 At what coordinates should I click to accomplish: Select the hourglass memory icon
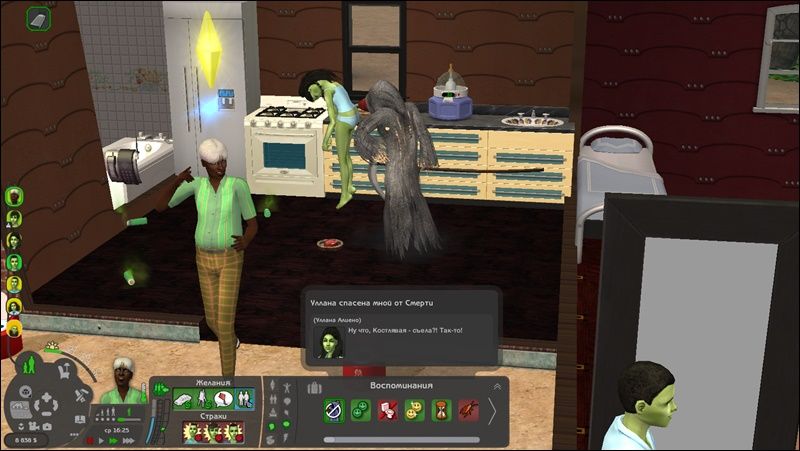coord(441,411)
